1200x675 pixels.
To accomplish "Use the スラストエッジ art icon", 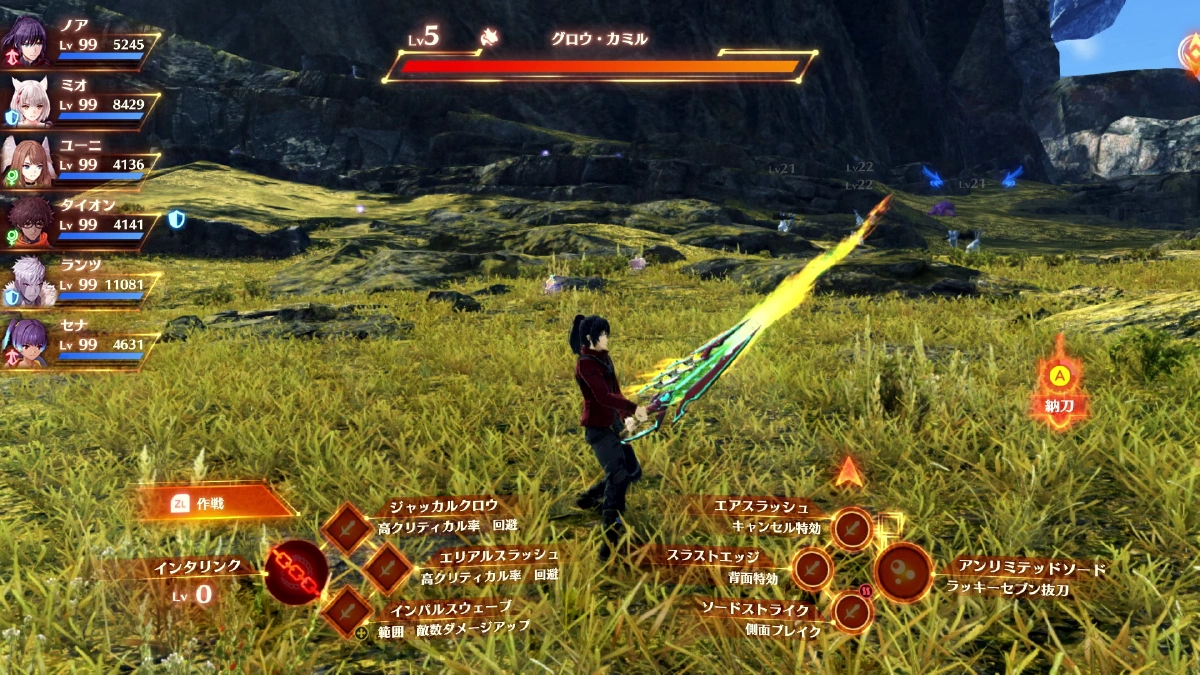I will 812,569.
